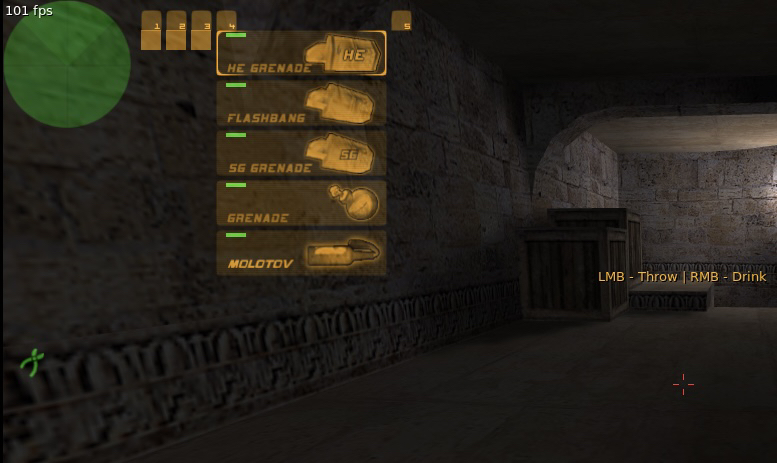
Task: Choose the Flashbang from the weapon list
Action: point(301,103)
